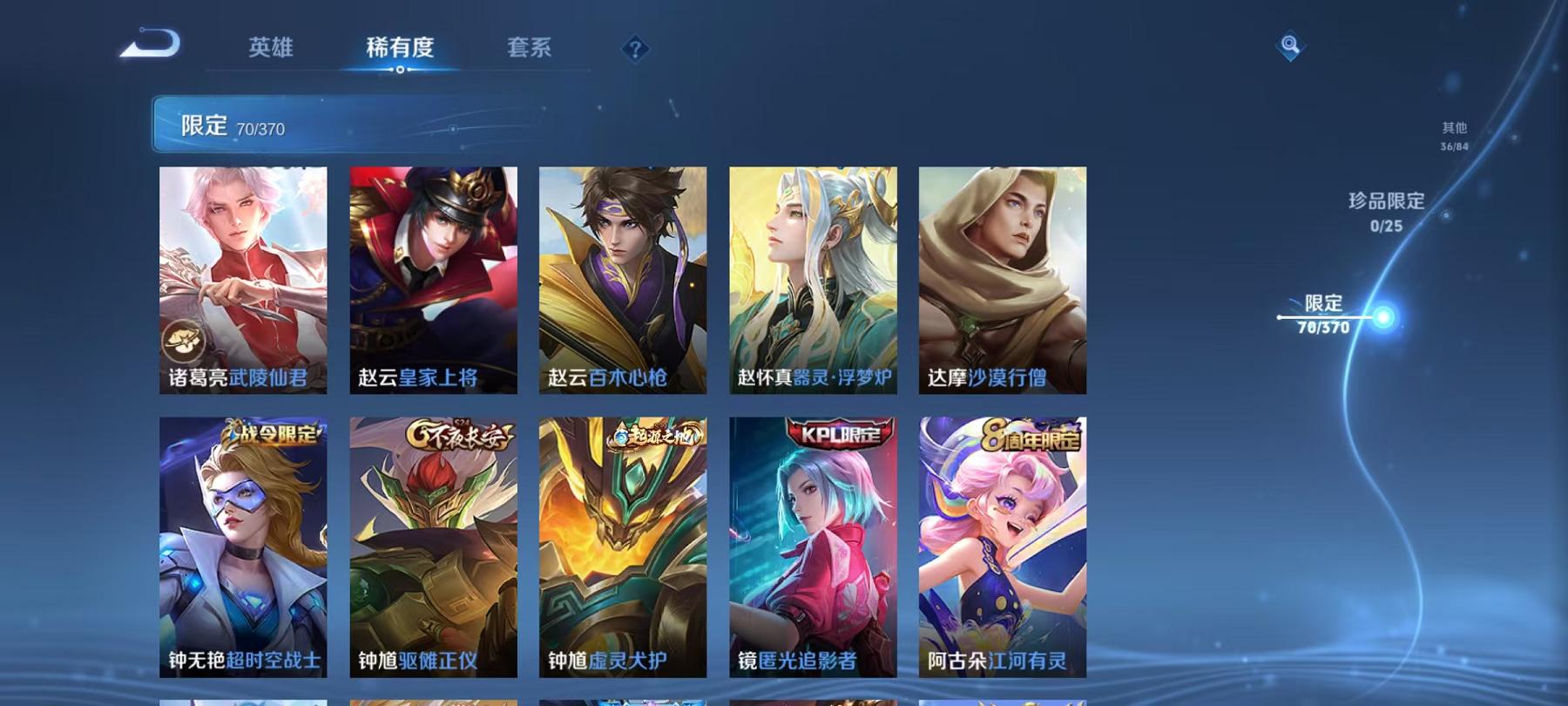Select the 稀有度 tab
This screenshot has width=1568, height=706.
pos(400,50)
